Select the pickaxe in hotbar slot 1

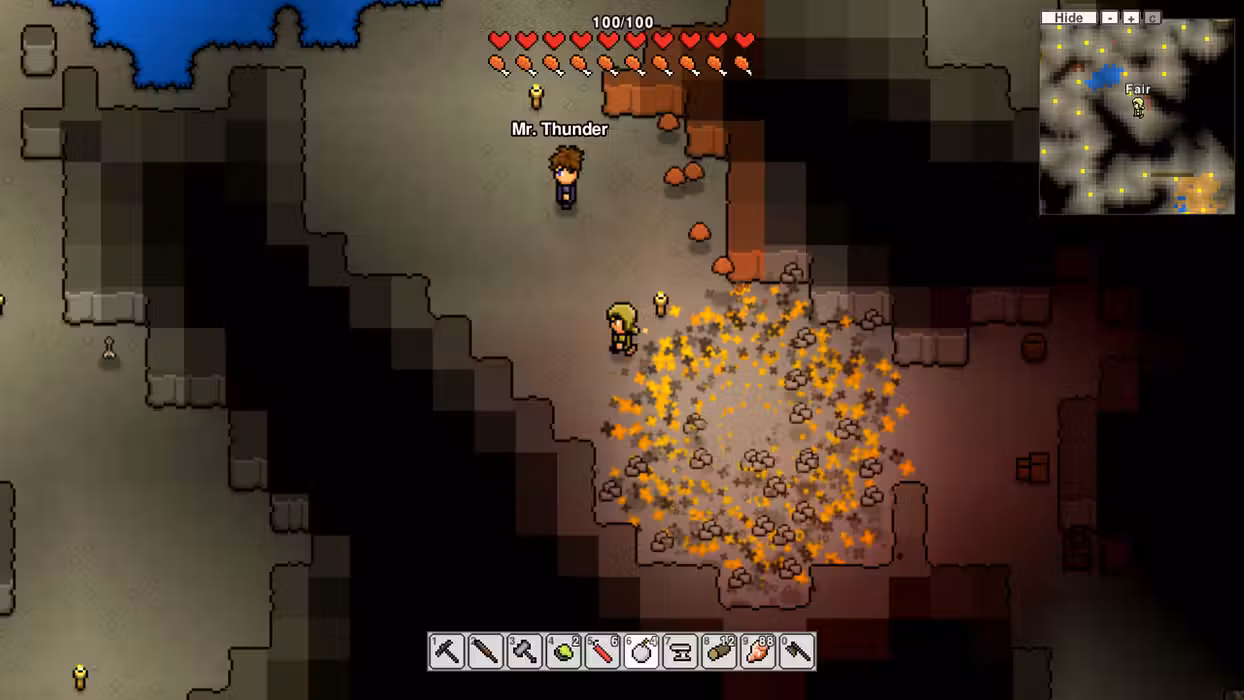click(447, 651)
